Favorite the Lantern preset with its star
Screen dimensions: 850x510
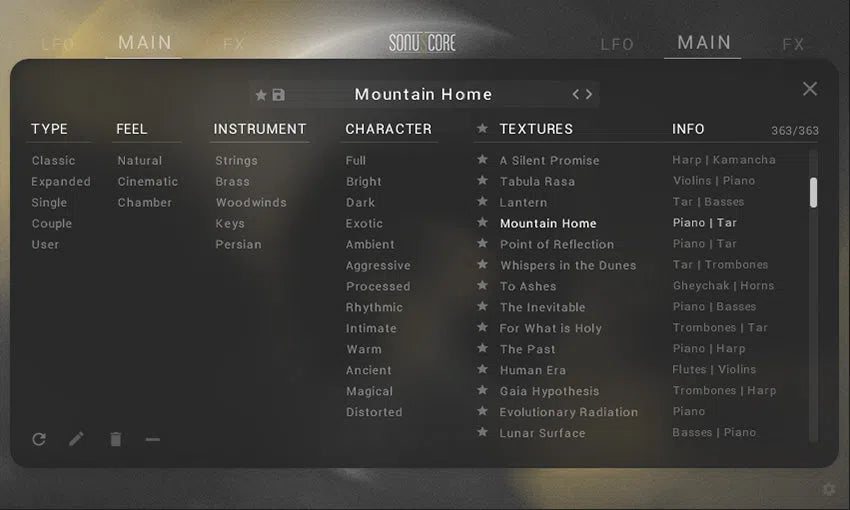482,202
